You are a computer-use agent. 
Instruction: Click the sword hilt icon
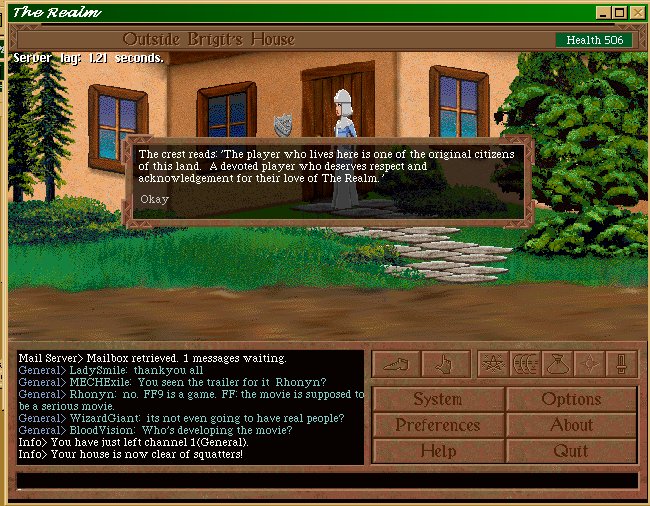tap(621, 363)
